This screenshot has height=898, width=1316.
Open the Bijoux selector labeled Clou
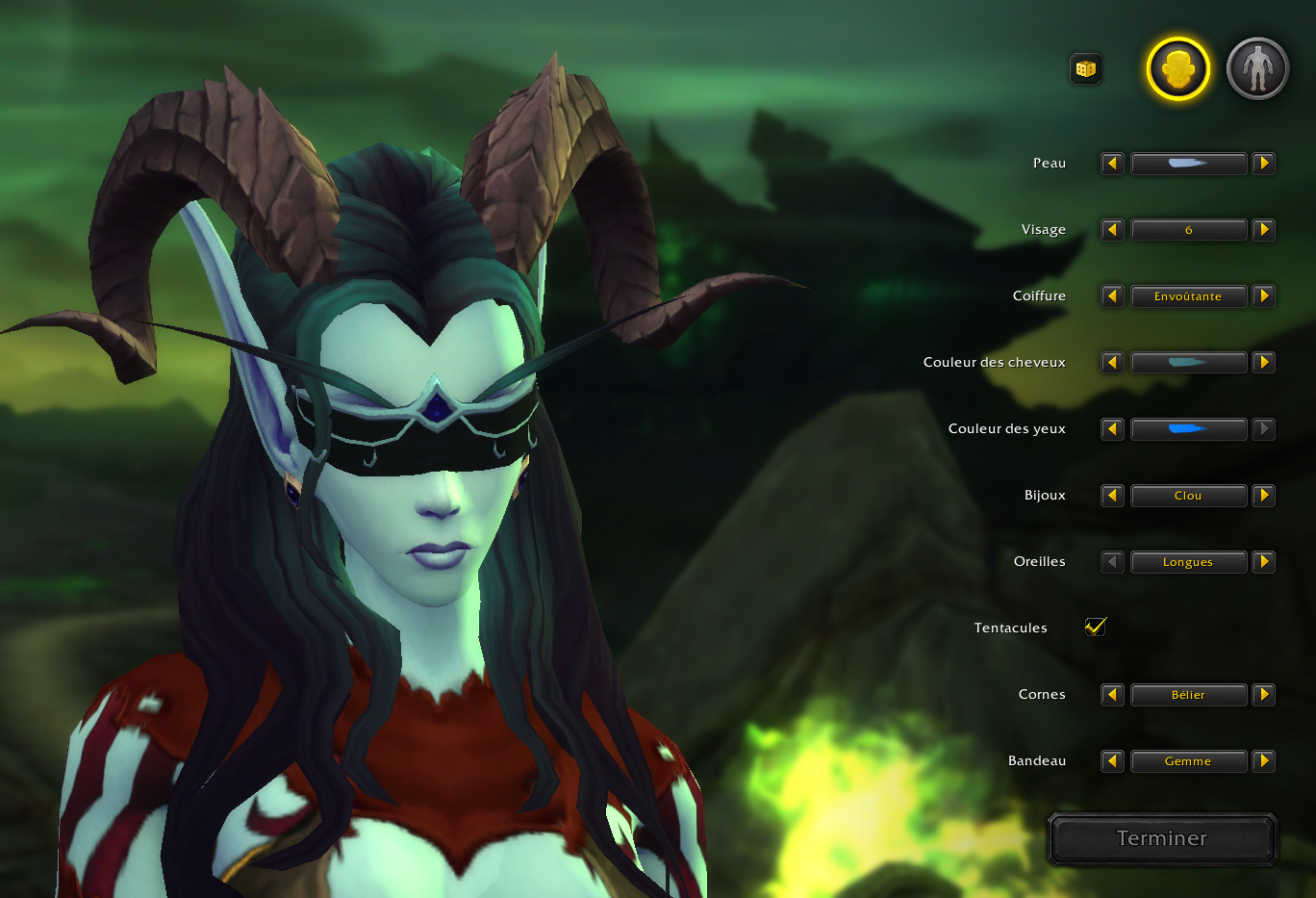pyautogui.click(x=1189, y=495)
